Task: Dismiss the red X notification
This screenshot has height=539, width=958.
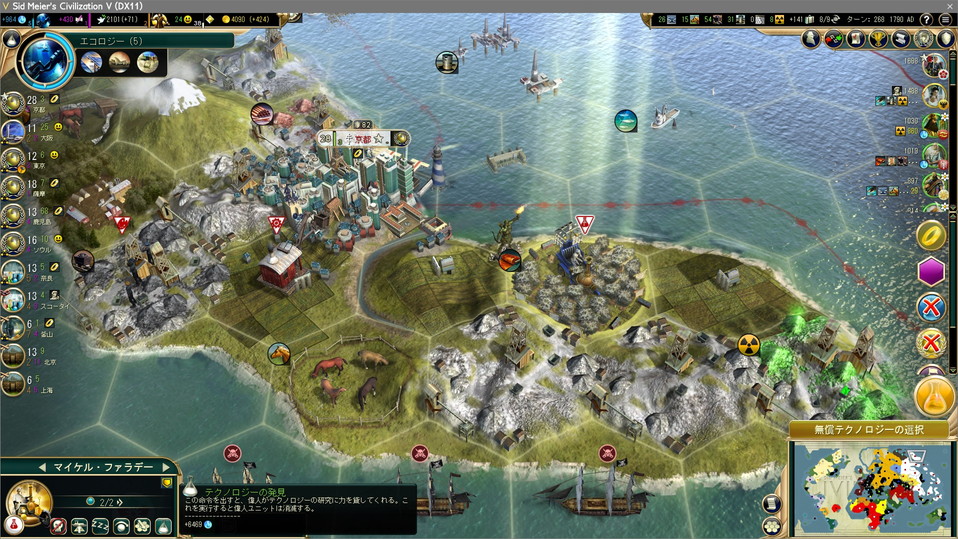Action: pos(932,307)
